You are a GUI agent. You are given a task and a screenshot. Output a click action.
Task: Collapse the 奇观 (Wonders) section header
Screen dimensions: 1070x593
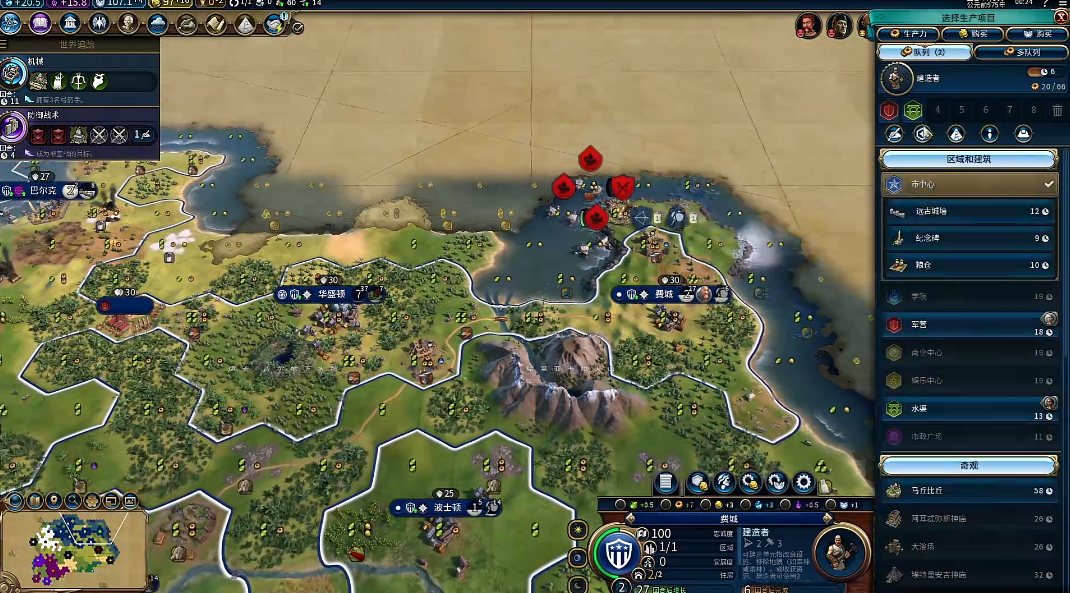968,465
